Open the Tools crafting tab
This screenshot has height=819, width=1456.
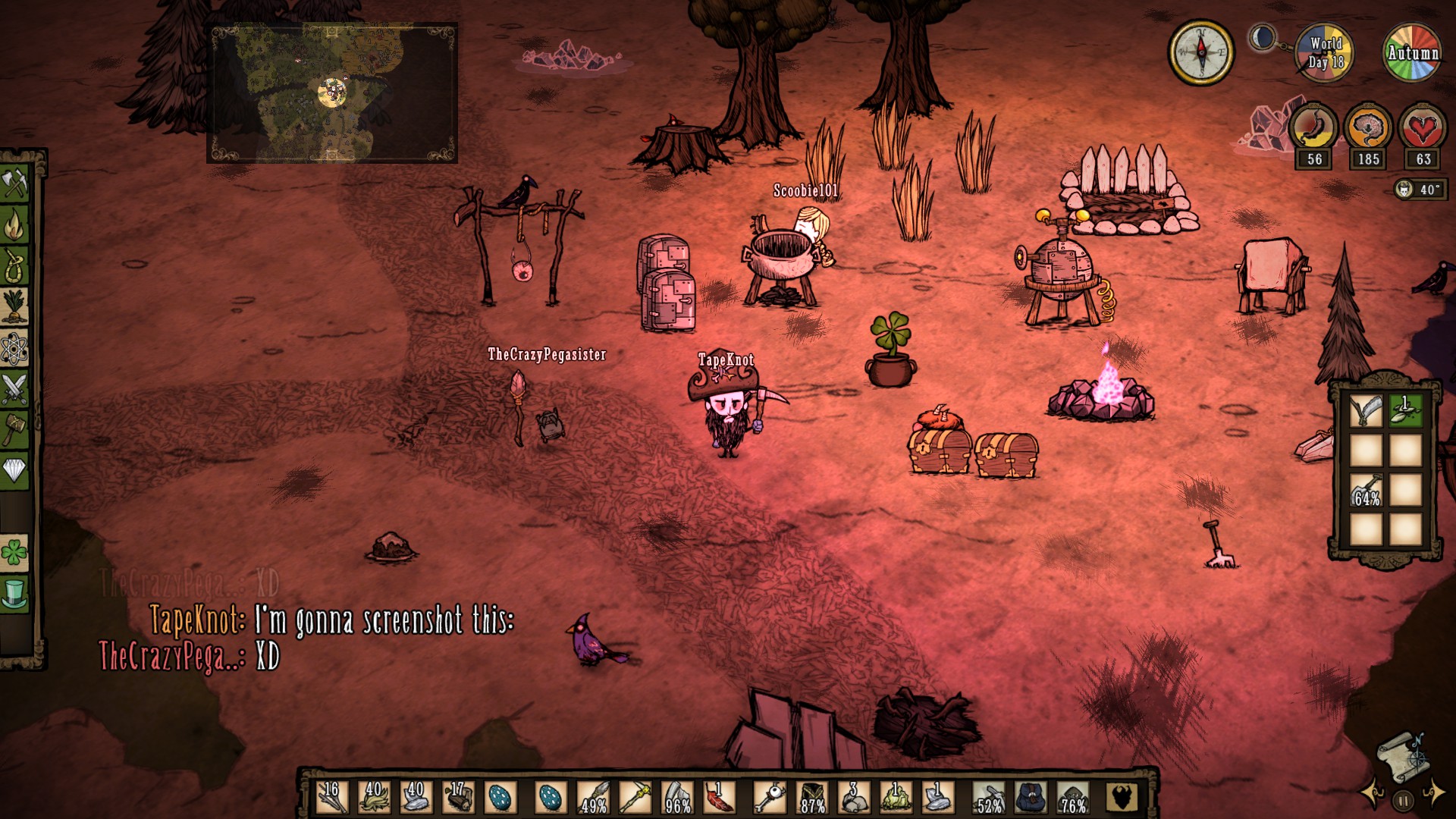(x=15, y=184)
